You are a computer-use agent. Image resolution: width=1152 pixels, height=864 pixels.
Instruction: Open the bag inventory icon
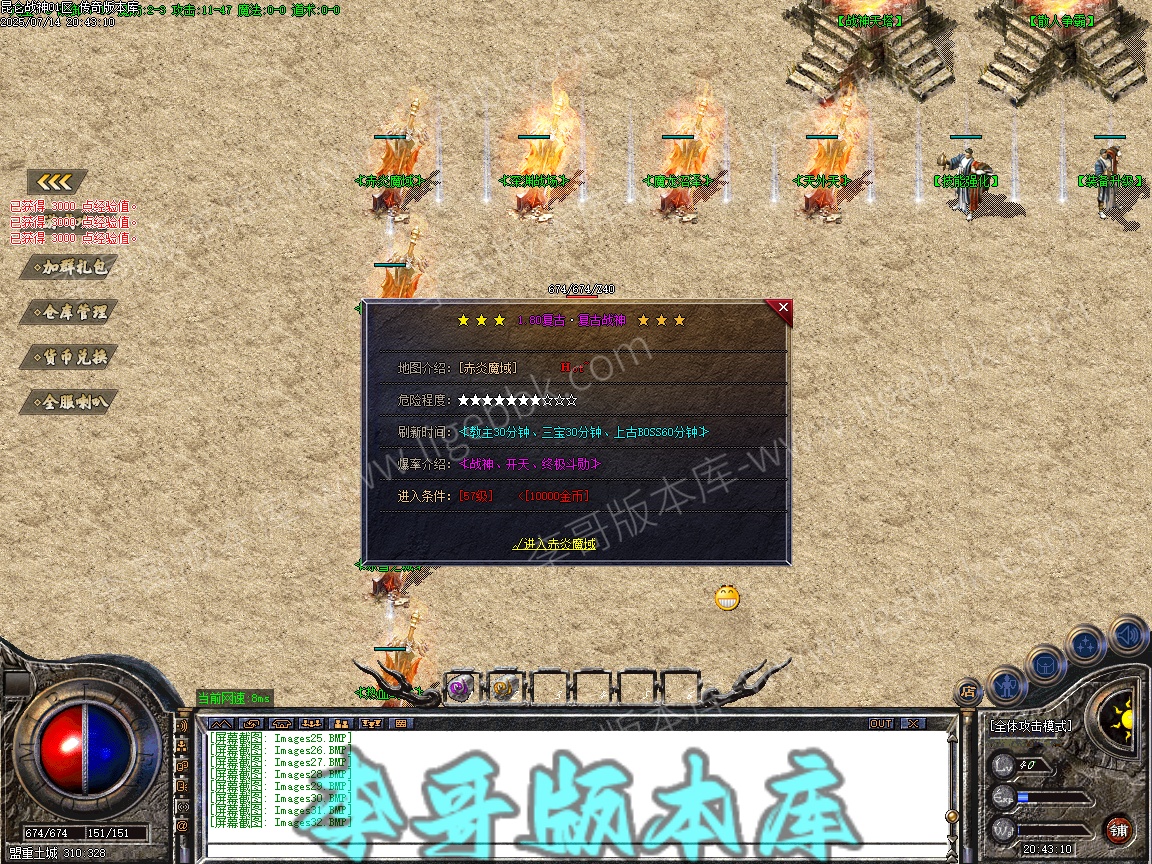click(x=1046, y=665)
